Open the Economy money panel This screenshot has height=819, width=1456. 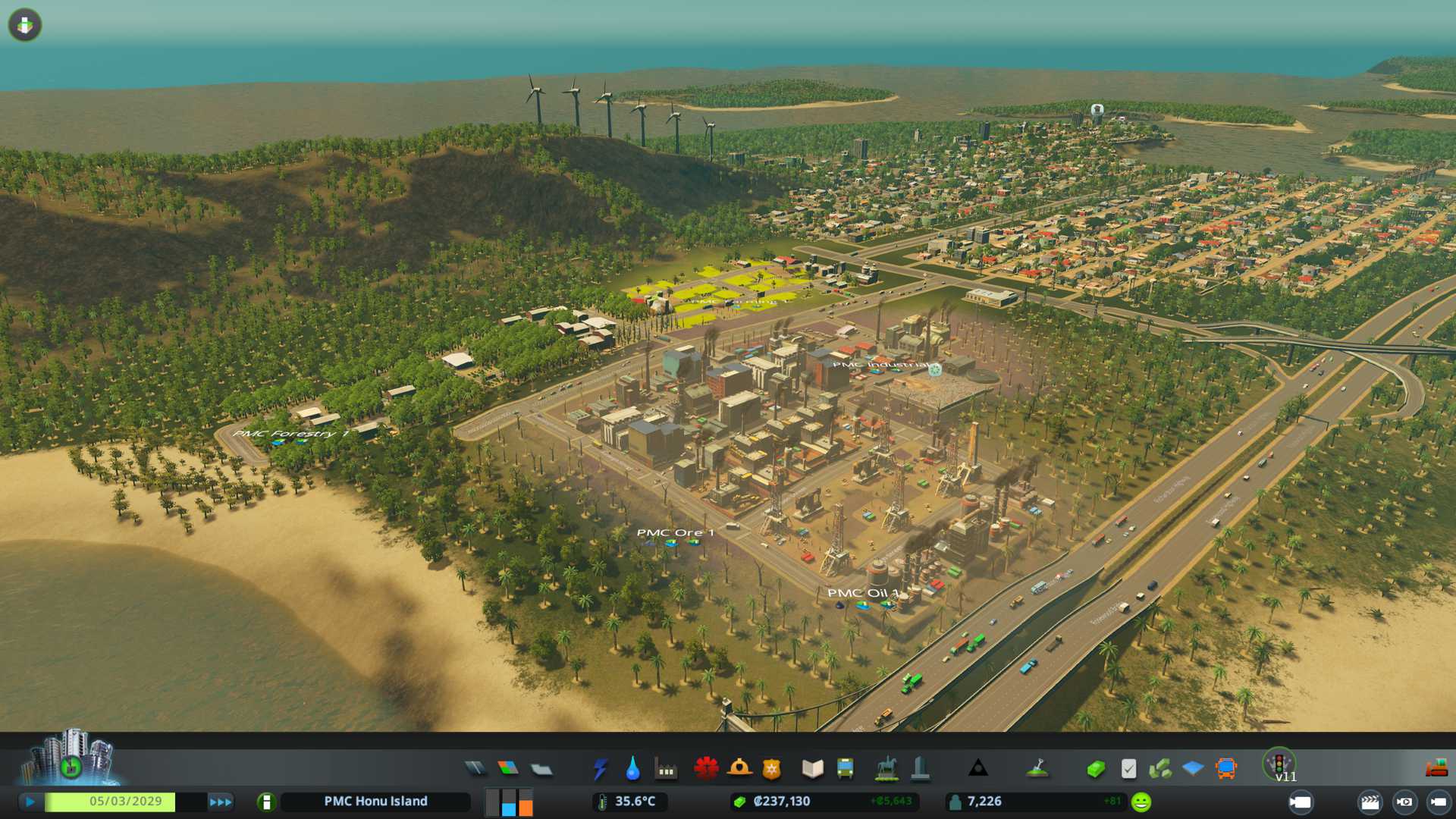1095,769
